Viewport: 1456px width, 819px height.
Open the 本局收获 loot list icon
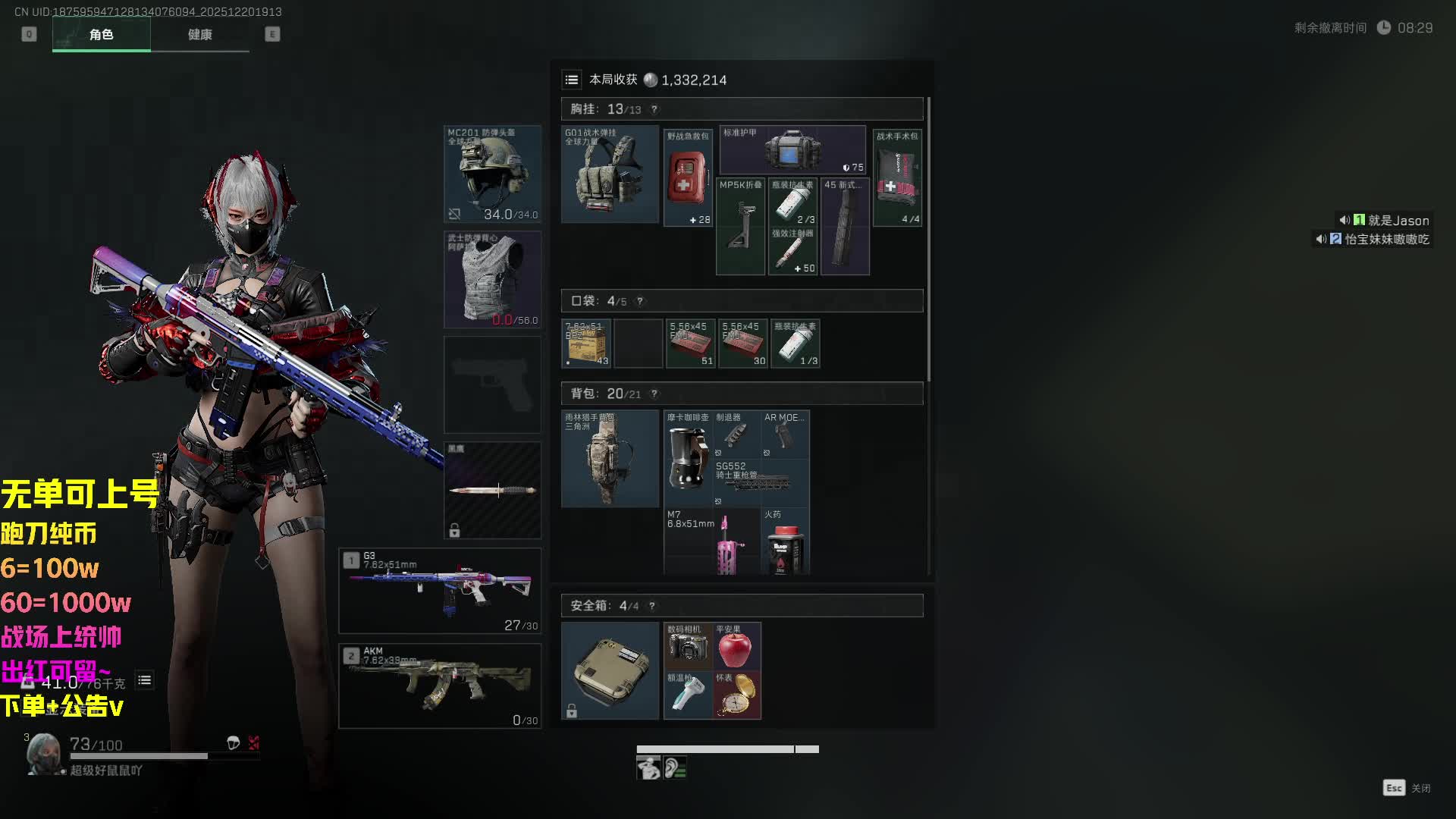[572, 80]
